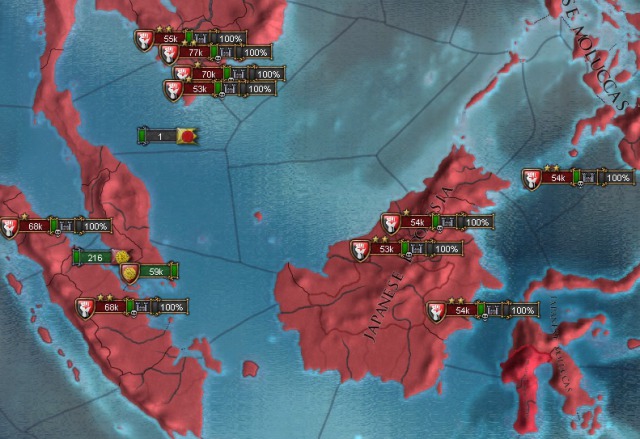Choose the green 216 unit banner
This screenshot has width=640, height=439.
96,258
